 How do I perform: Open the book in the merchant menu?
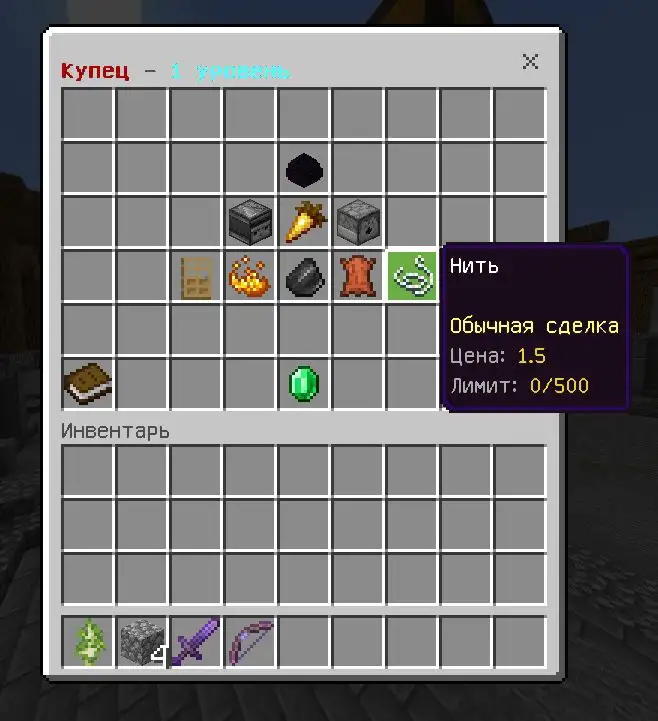pos(88,383)
